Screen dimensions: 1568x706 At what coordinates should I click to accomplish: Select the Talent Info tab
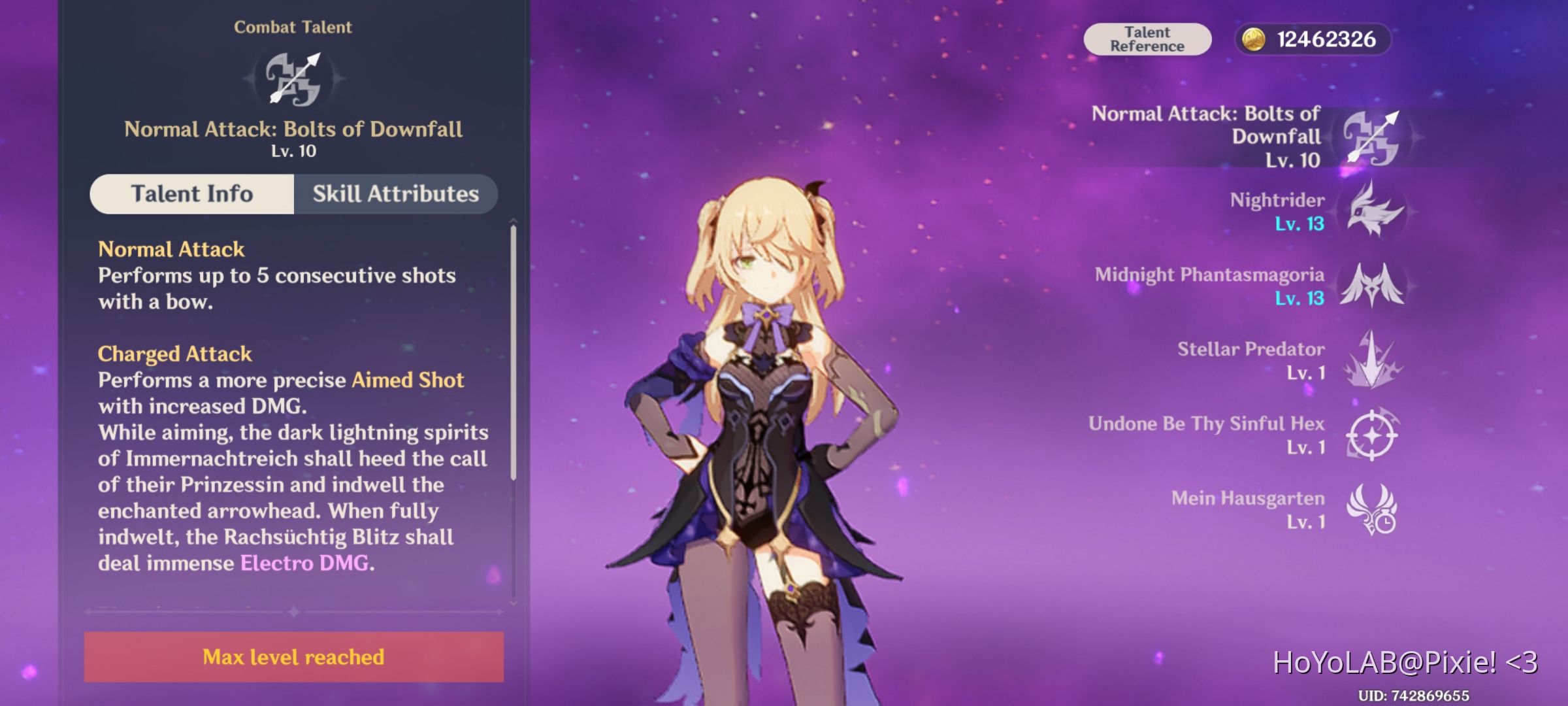coord(191,193)
